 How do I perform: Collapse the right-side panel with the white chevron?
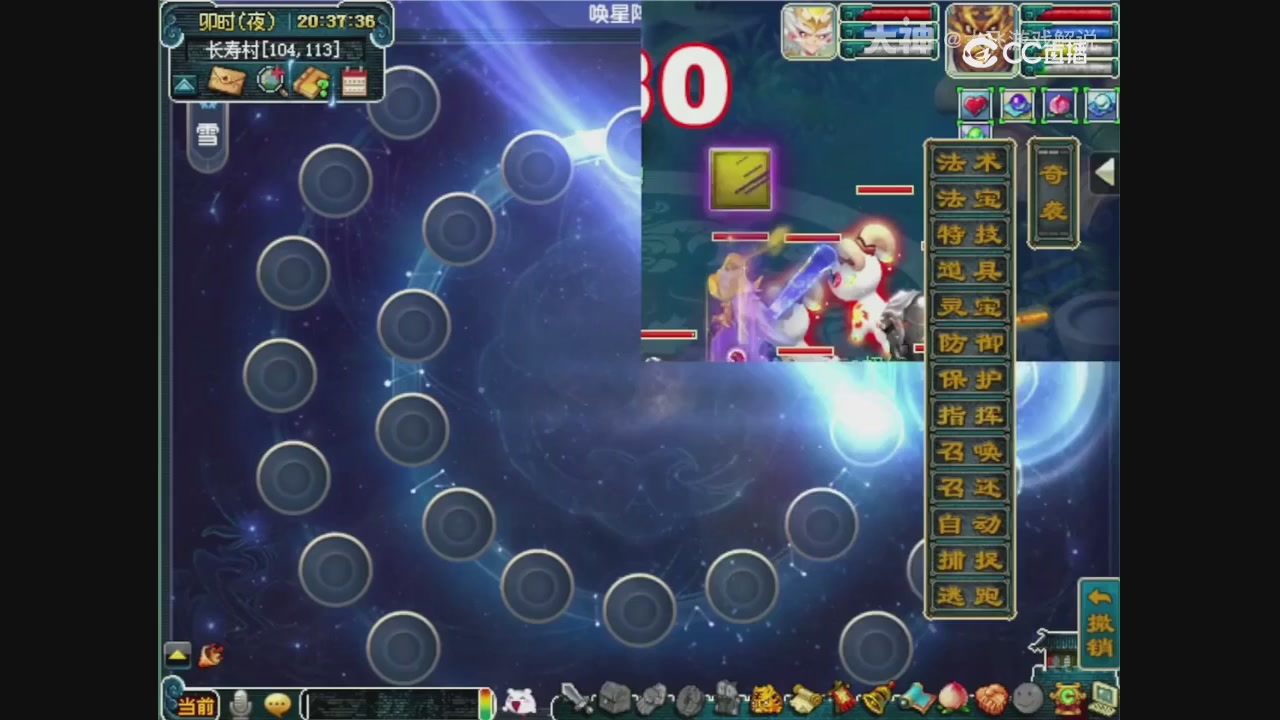pos(1106,172)
